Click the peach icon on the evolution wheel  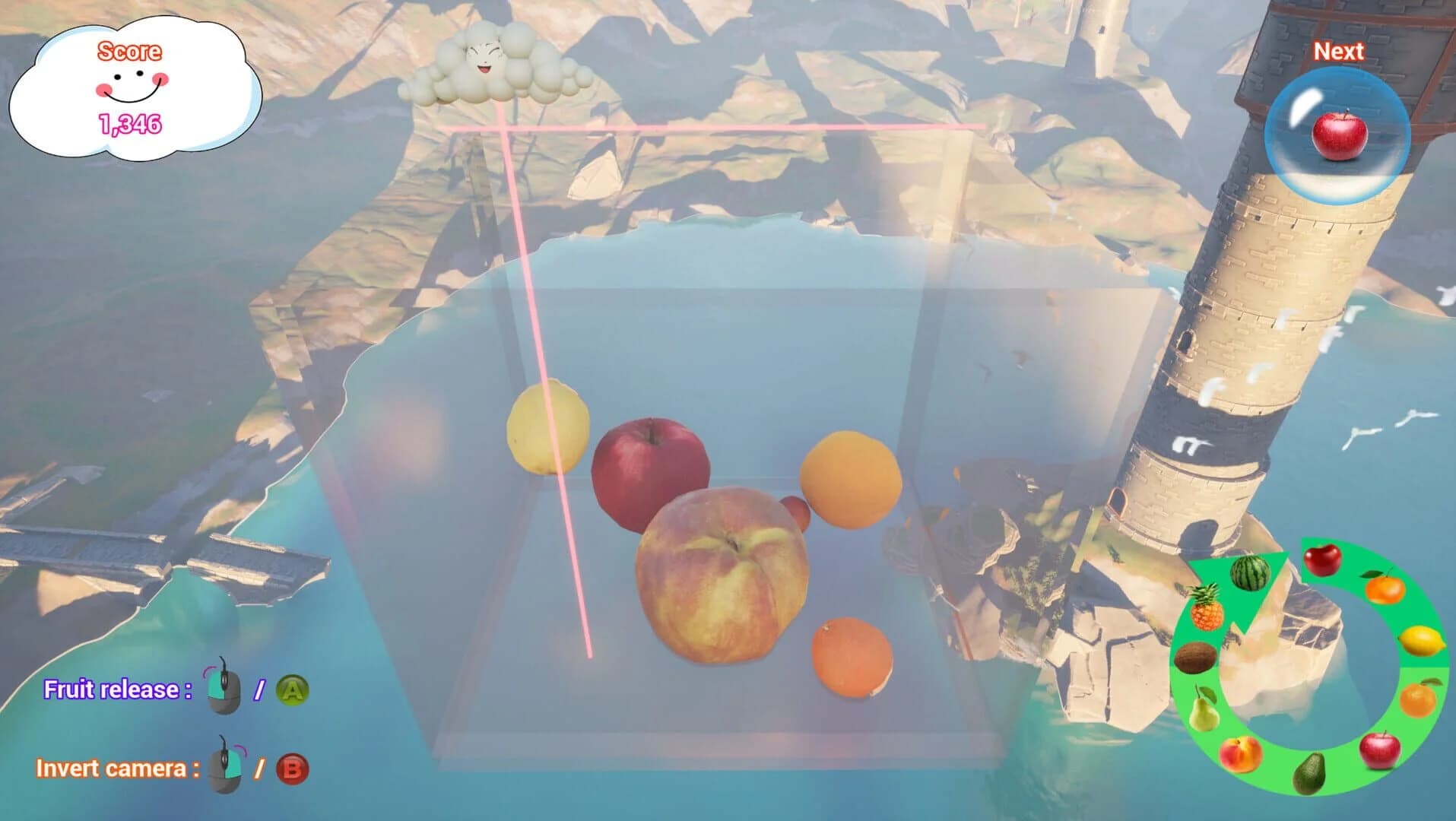(x=1240, y=753)
